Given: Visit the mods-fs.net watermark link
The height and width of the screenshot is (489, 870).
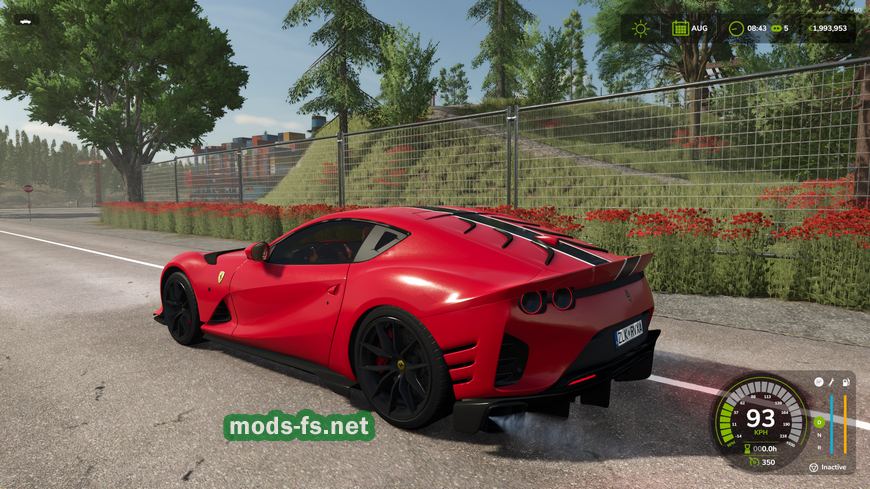Looking at the screenshot, I should [299, 427].
